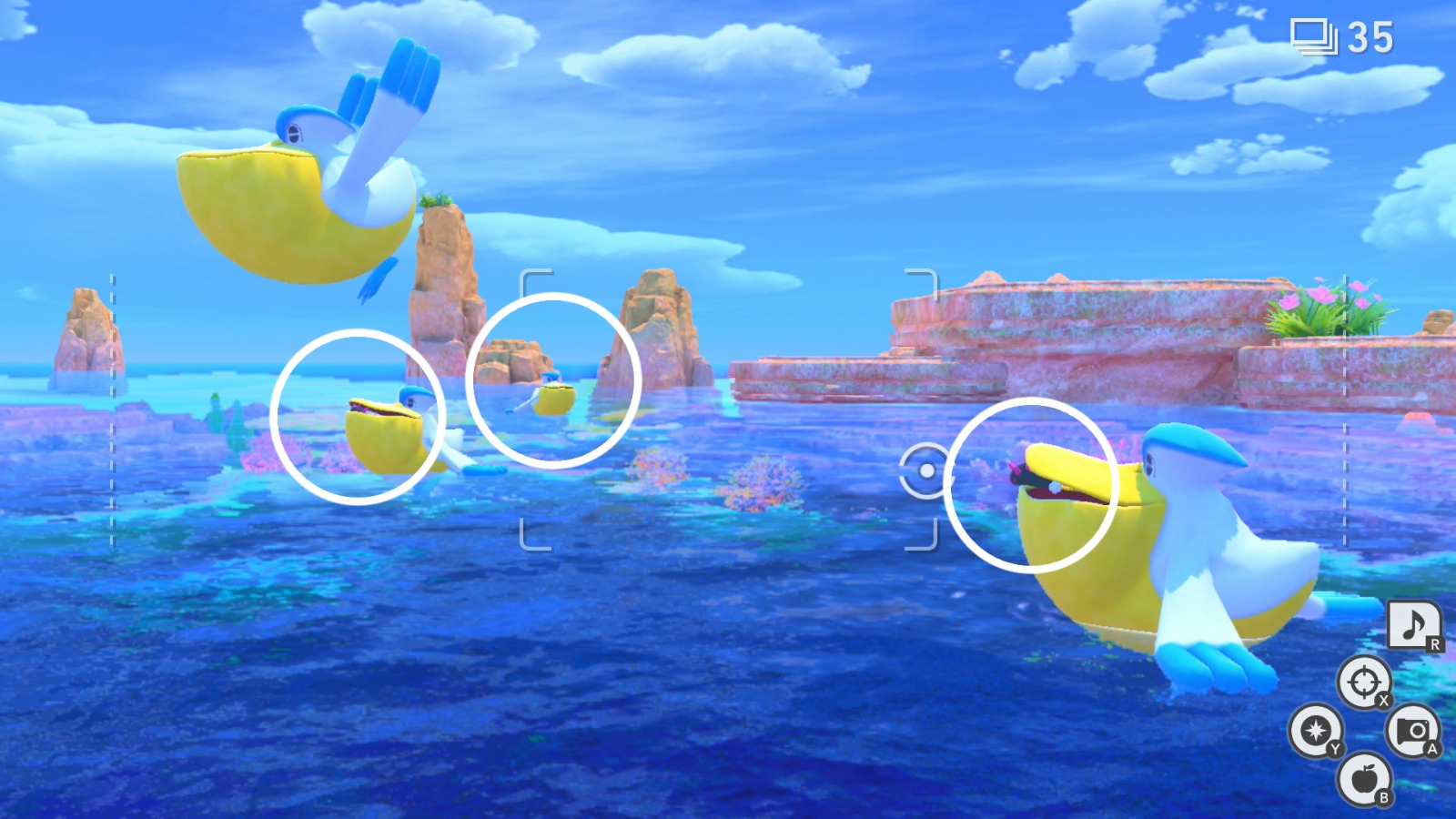1456x819 pixels.
Task: Click the white circle around the middle Pelipper
Action: (x=359, y=416)
